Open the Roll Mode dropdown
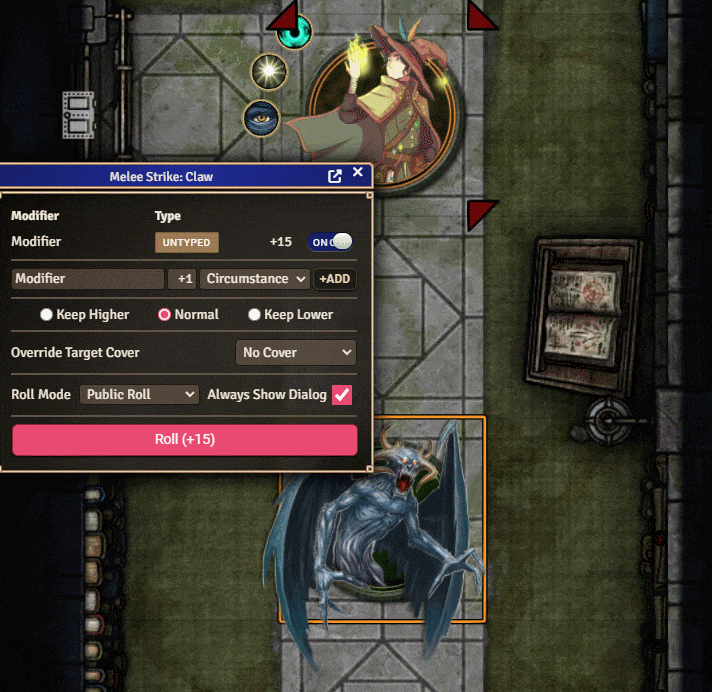Viewport: 712px width, 692px height. point(140,395)
